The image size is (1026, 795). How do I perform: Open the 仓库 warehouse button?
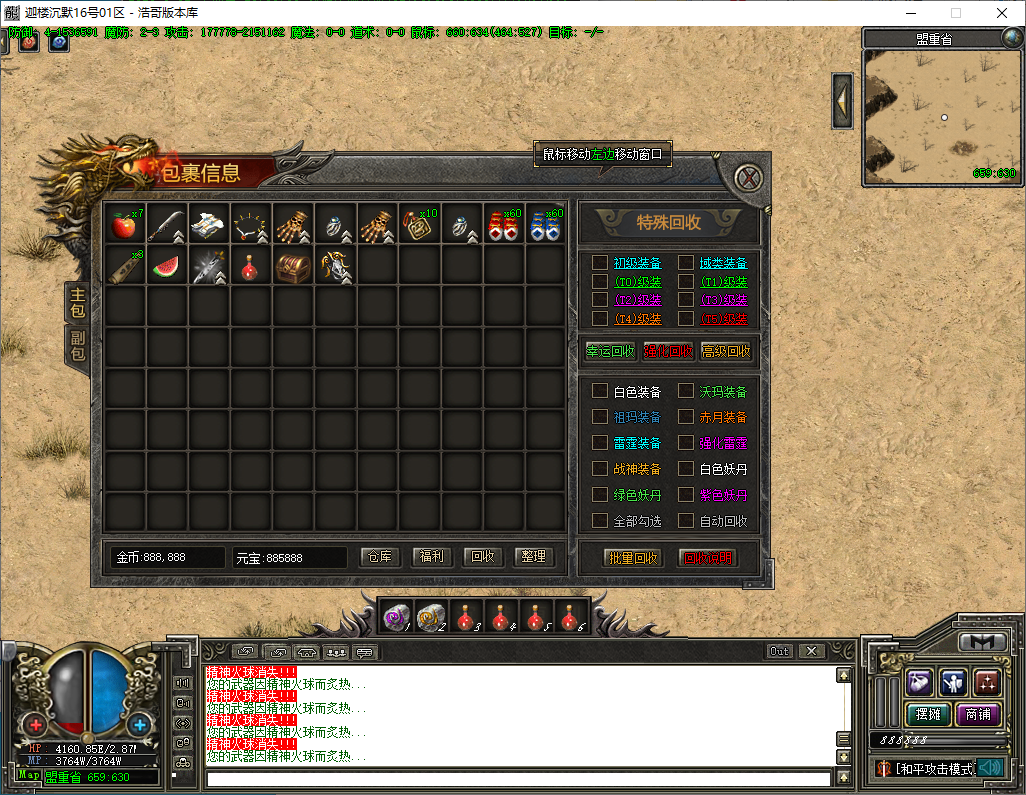379,557
